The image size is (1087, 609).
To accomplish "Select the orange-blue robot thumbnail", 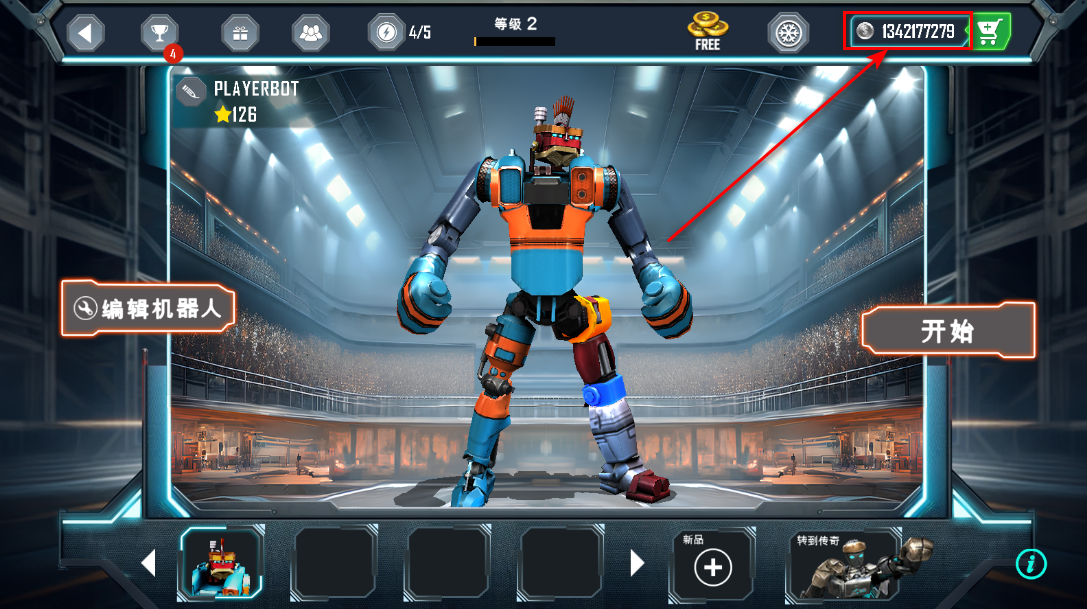I will tap(221, 564).
